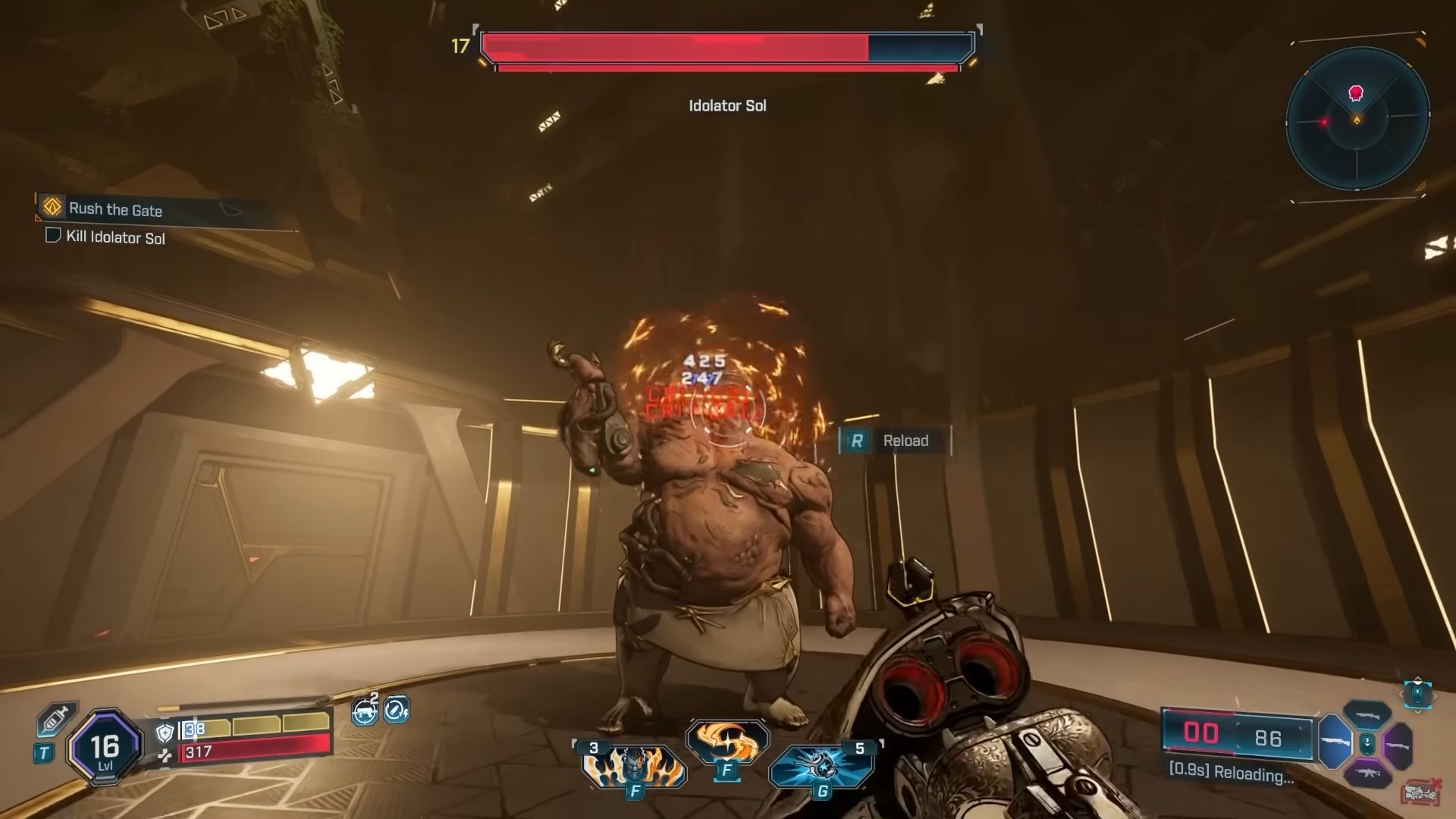Select the assault rifle weapon slot icon
1456x819 pixels.
tap(1368, 773)
